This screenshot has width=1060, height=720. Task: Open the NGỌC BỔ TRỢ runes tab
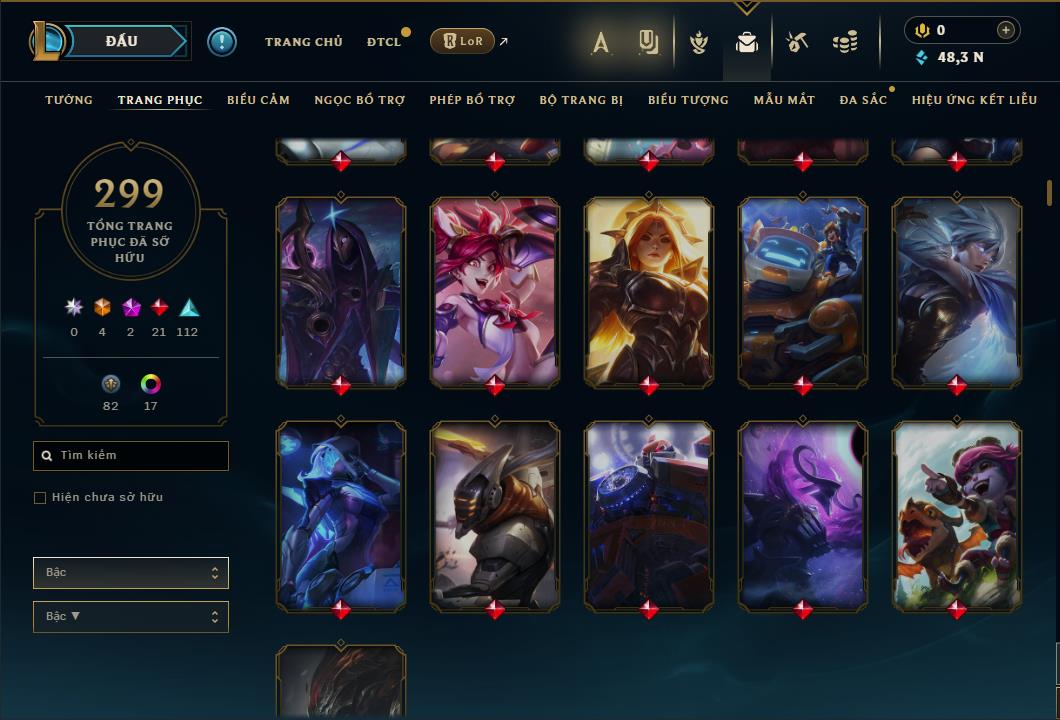tap(359, 100)
